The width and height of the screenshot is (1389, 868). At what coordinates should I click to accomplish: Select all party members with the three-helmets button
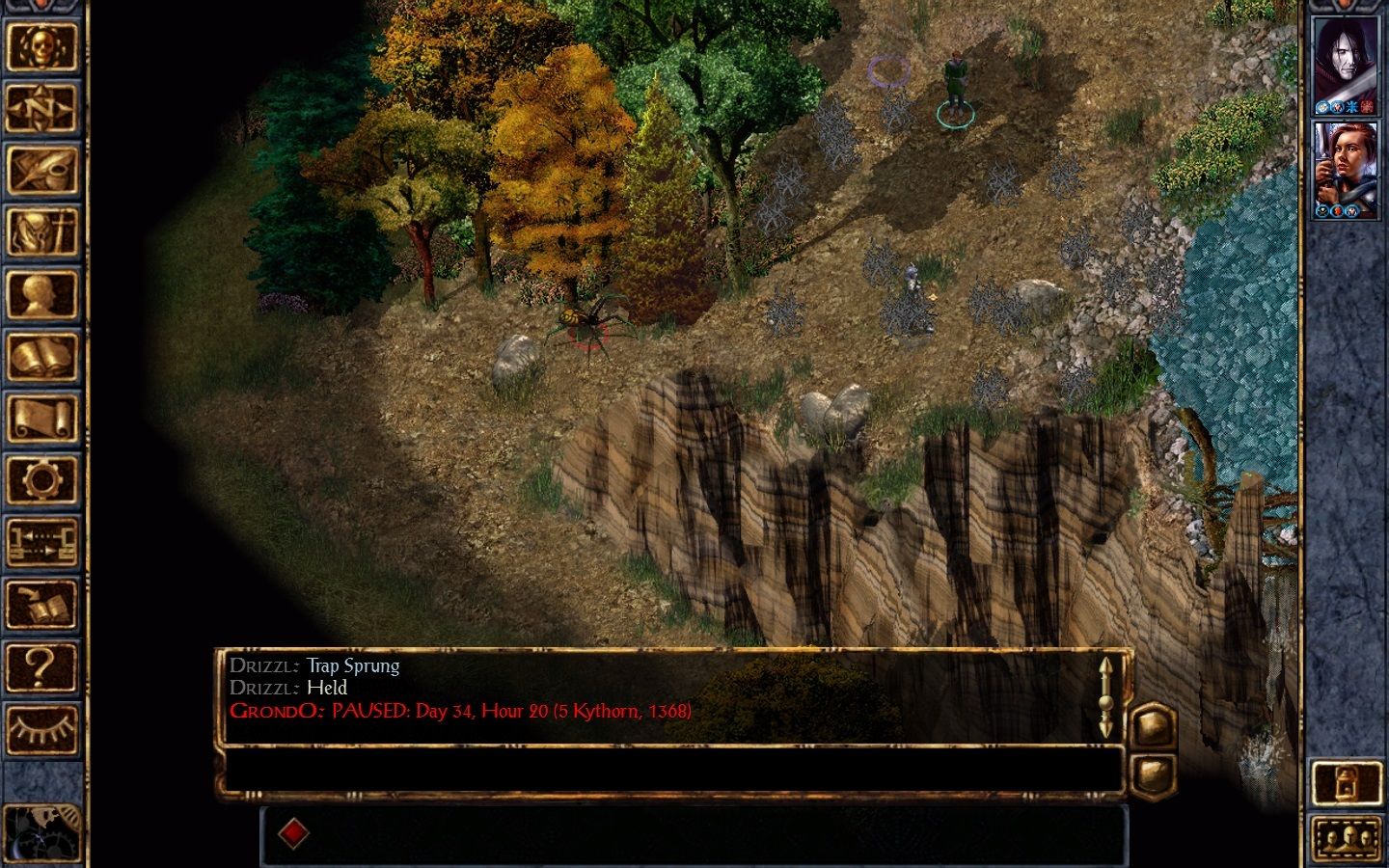point(1347,836)
